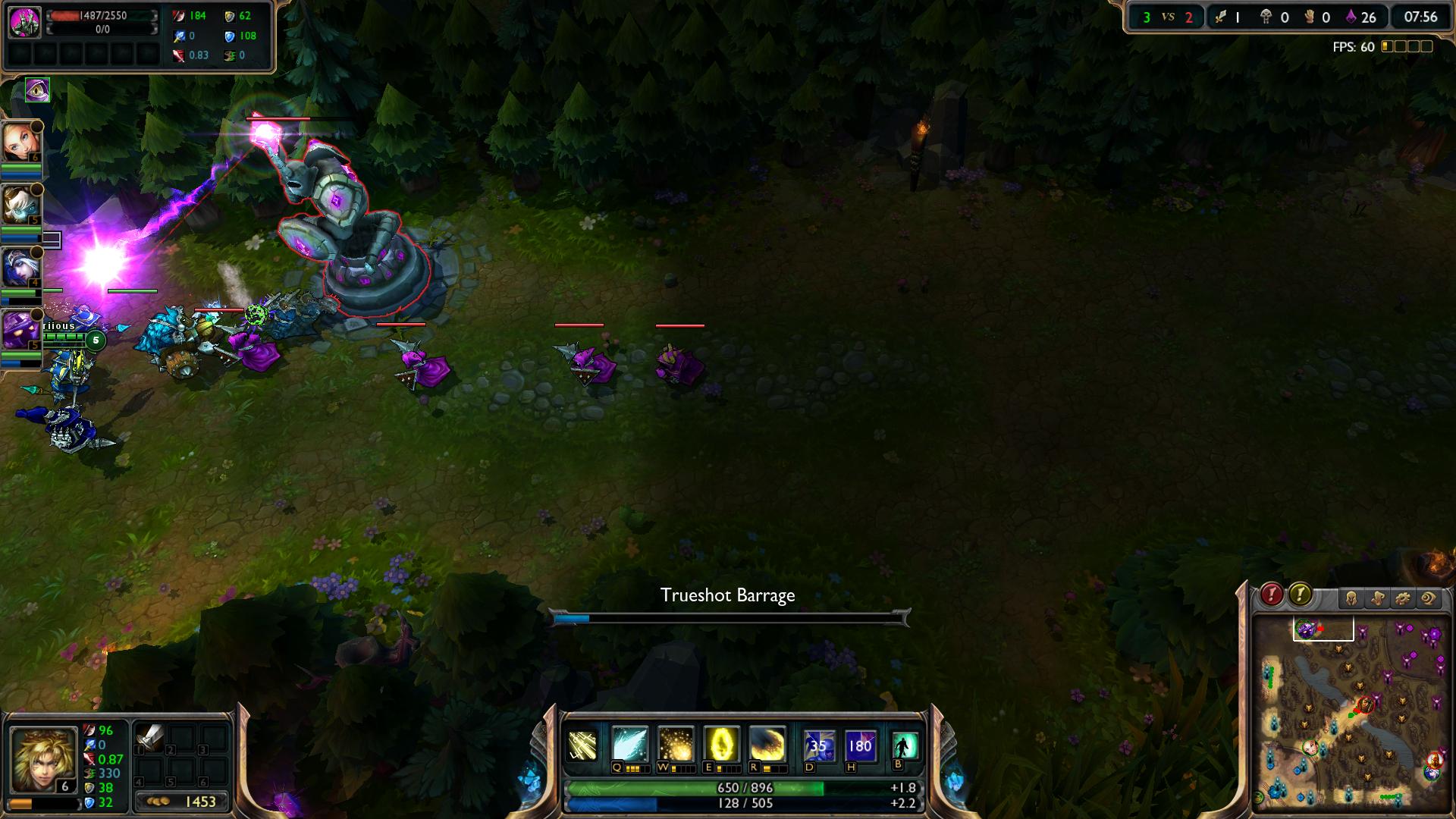This screenshot has height=819, width=1456.
Task: Select the H summoner spell on cooldown 180
Action: (x=860, y=745)
